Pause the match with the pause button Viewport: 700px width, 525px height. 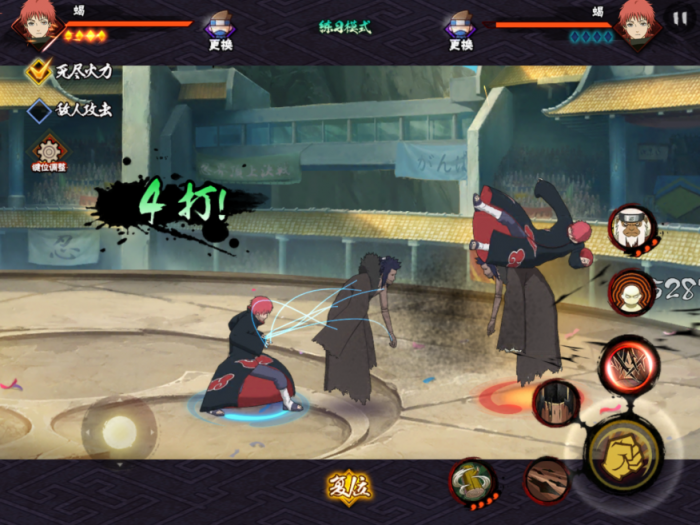click(x=680, y=18)
